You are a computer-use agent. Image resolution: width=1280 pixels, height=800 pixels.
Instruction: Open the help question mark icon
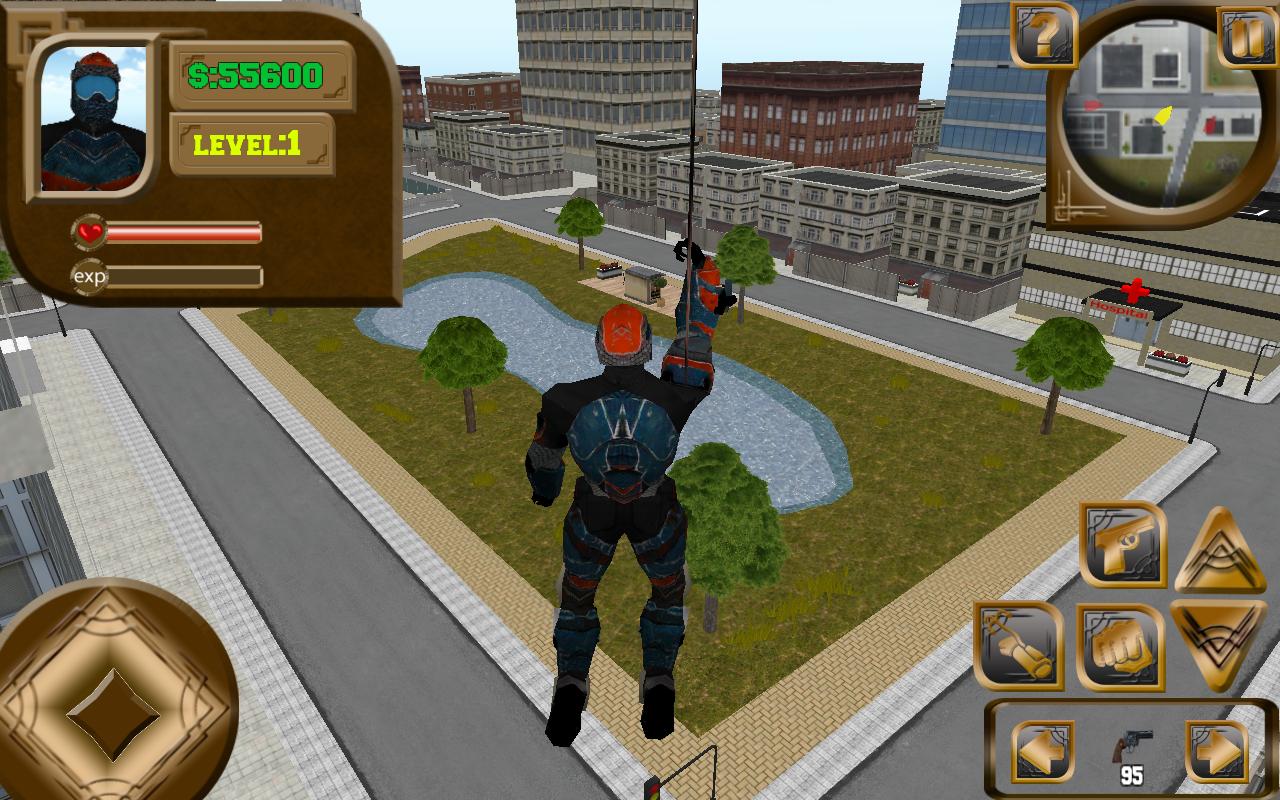point(1042,40)
